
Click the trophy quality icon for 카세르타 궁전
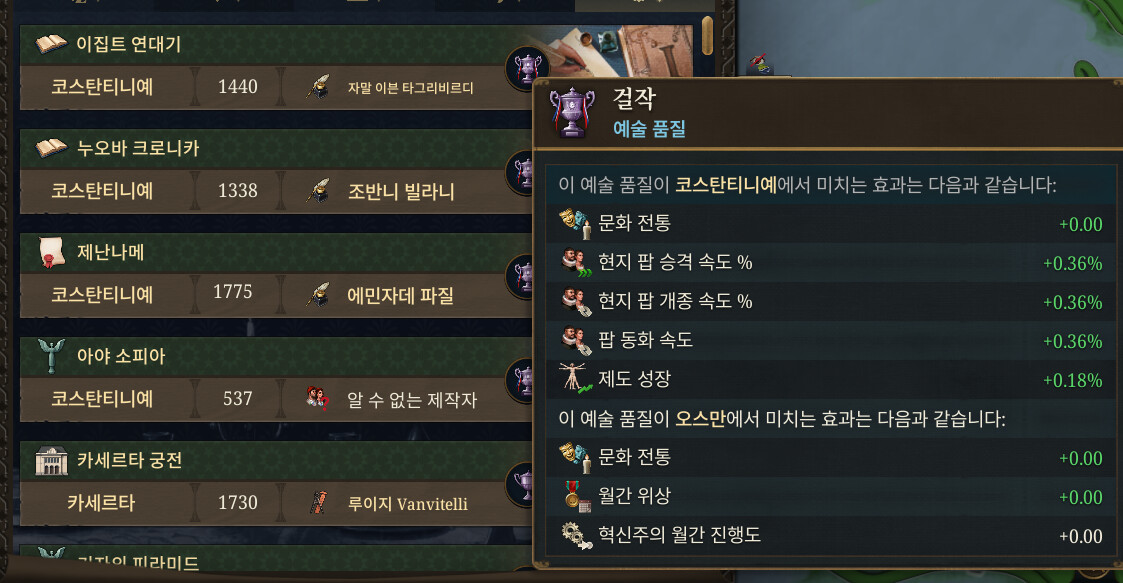coord(522,483)
